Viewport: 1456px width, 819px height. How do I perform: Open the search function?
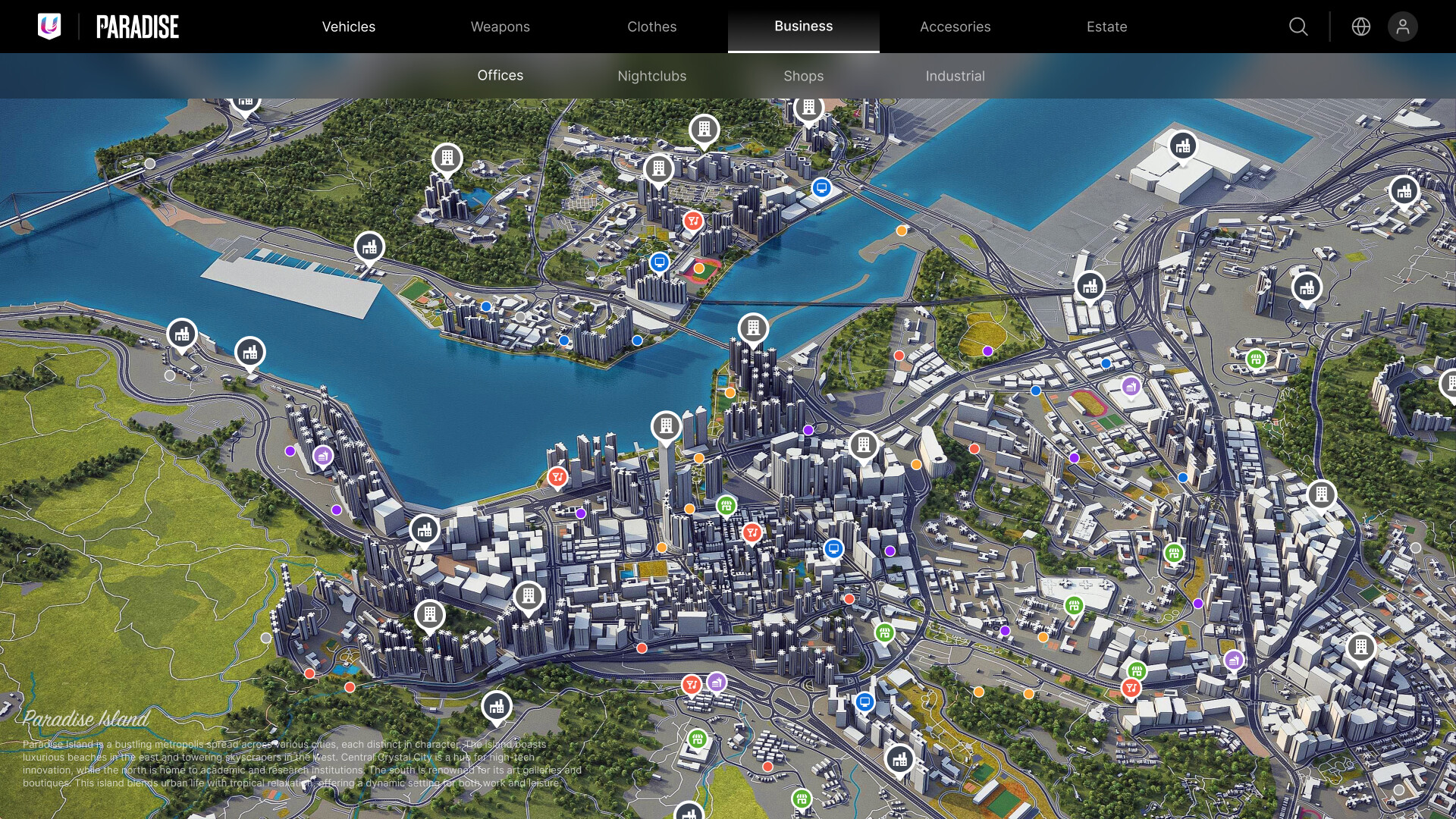coord(1298,27)
